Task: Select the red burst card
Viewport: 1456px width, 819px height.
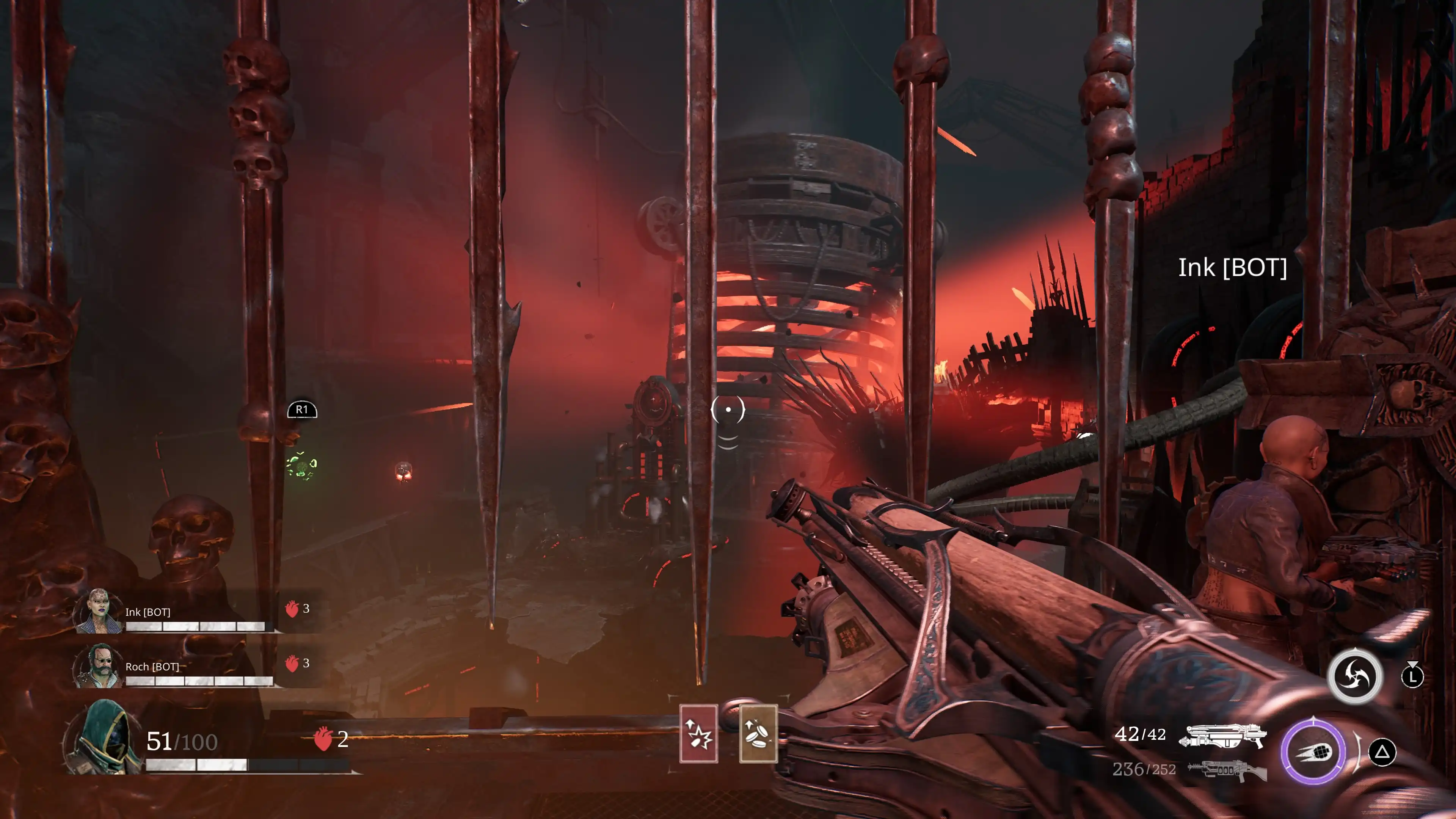Action: pyautogui.click(x=698, y=734)
